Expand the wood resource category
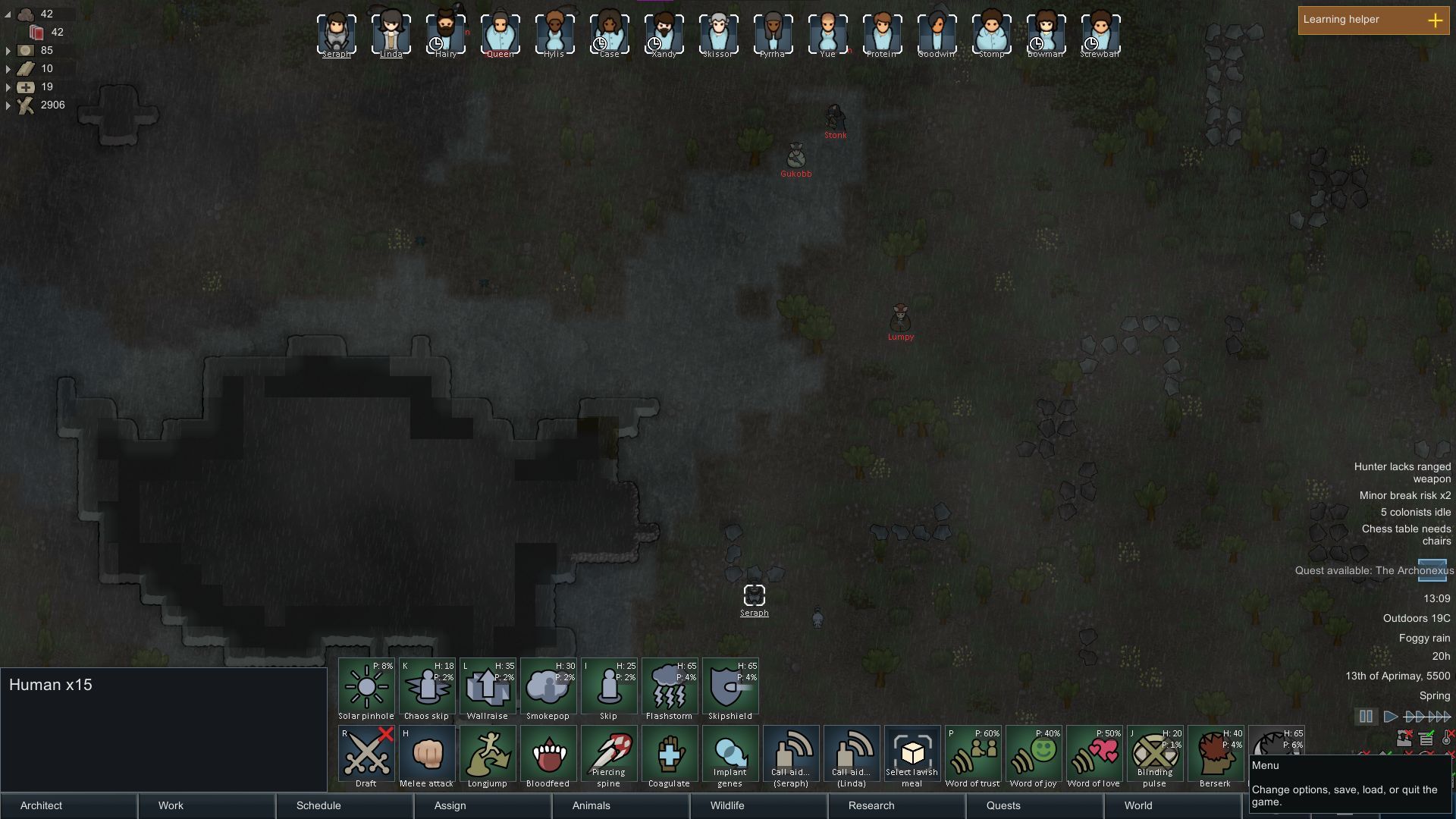The width and height of the screenshot is (1456, 819). [7, 106]
